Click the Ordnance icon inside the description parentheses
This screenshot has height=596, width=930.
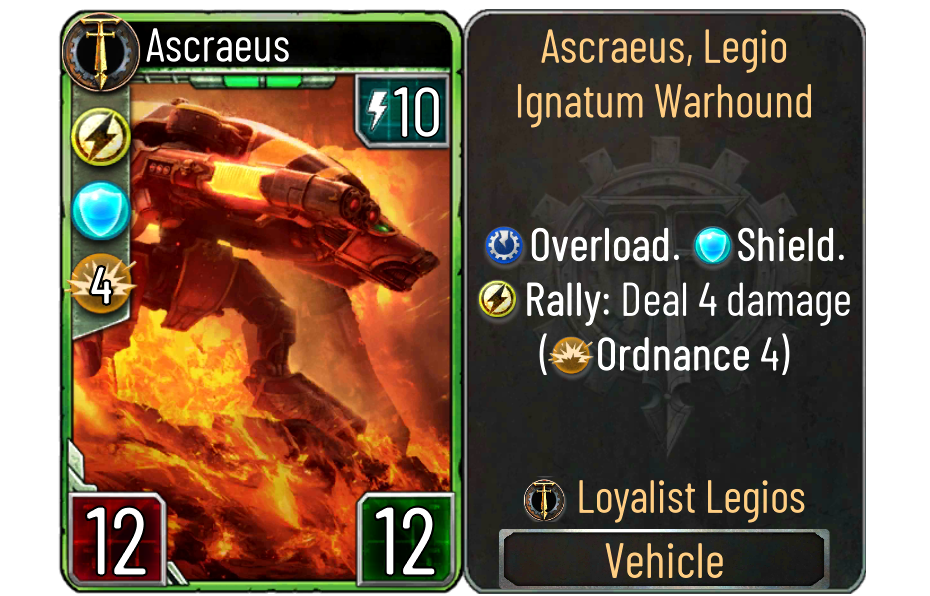[x=573, y=357]
